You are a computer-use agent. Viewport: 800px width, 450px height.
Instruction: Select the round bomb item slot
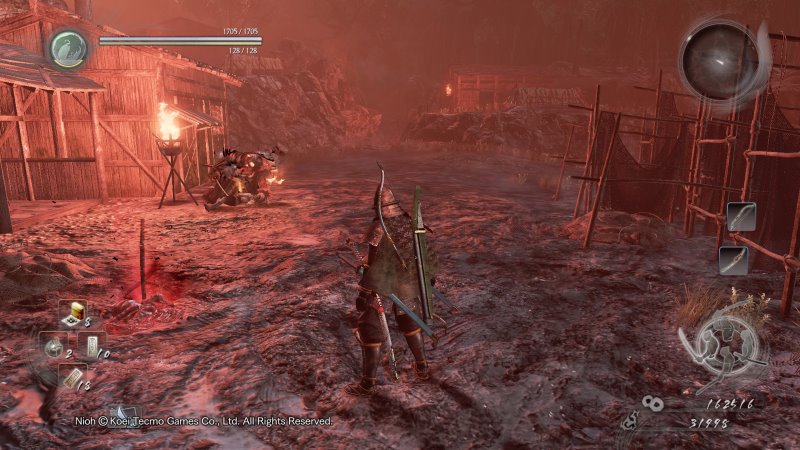53,345
